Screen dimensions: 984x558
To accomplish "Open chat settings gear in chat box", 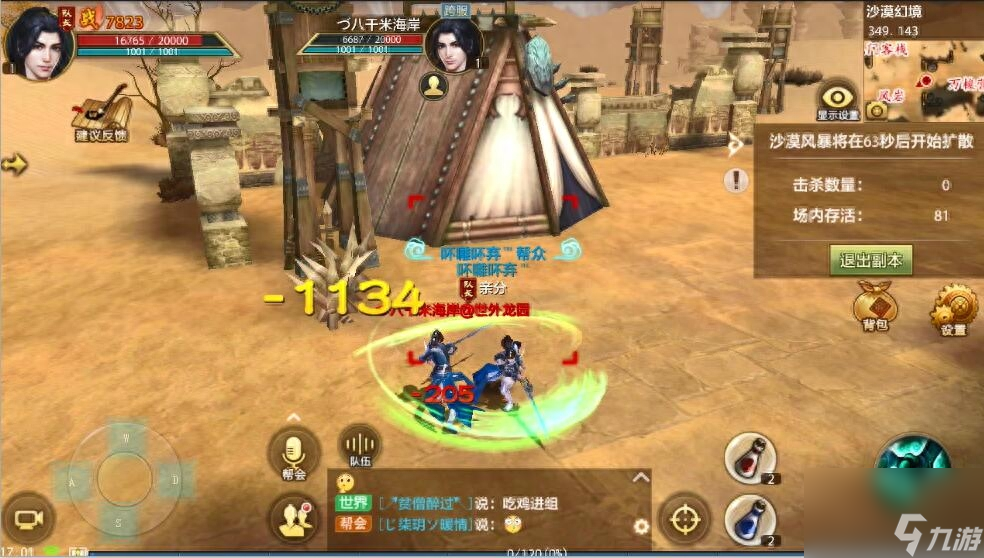I will 641,526.
